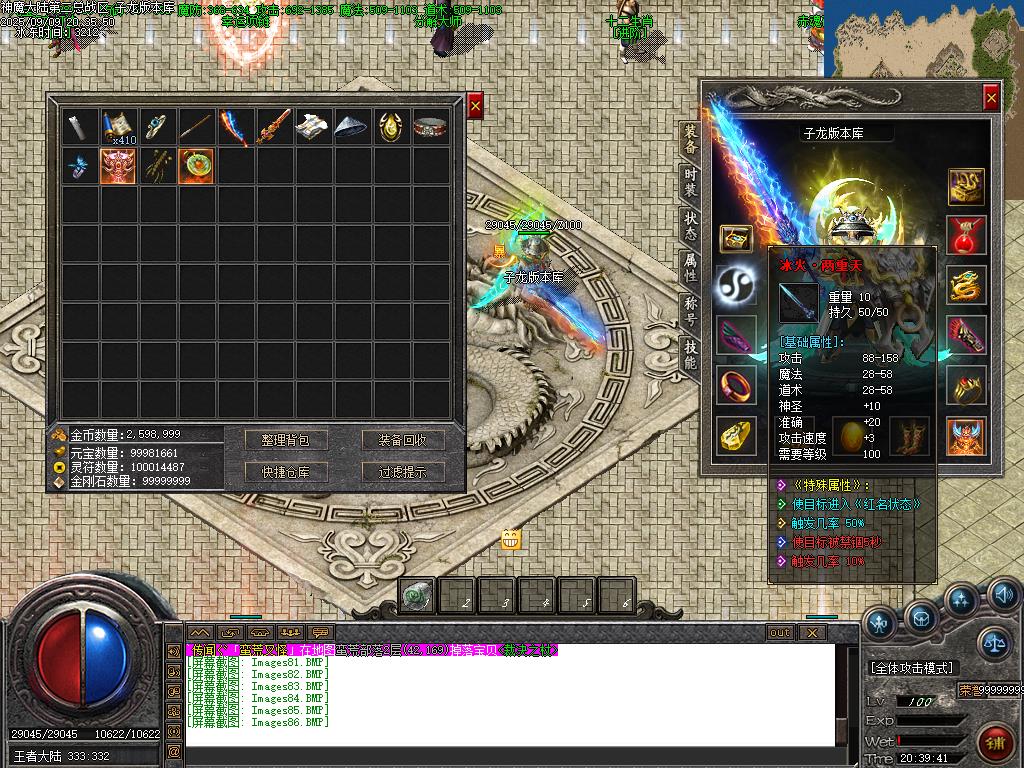Select the golden dragon equipment slot
1024x768 pixels.
966,285
